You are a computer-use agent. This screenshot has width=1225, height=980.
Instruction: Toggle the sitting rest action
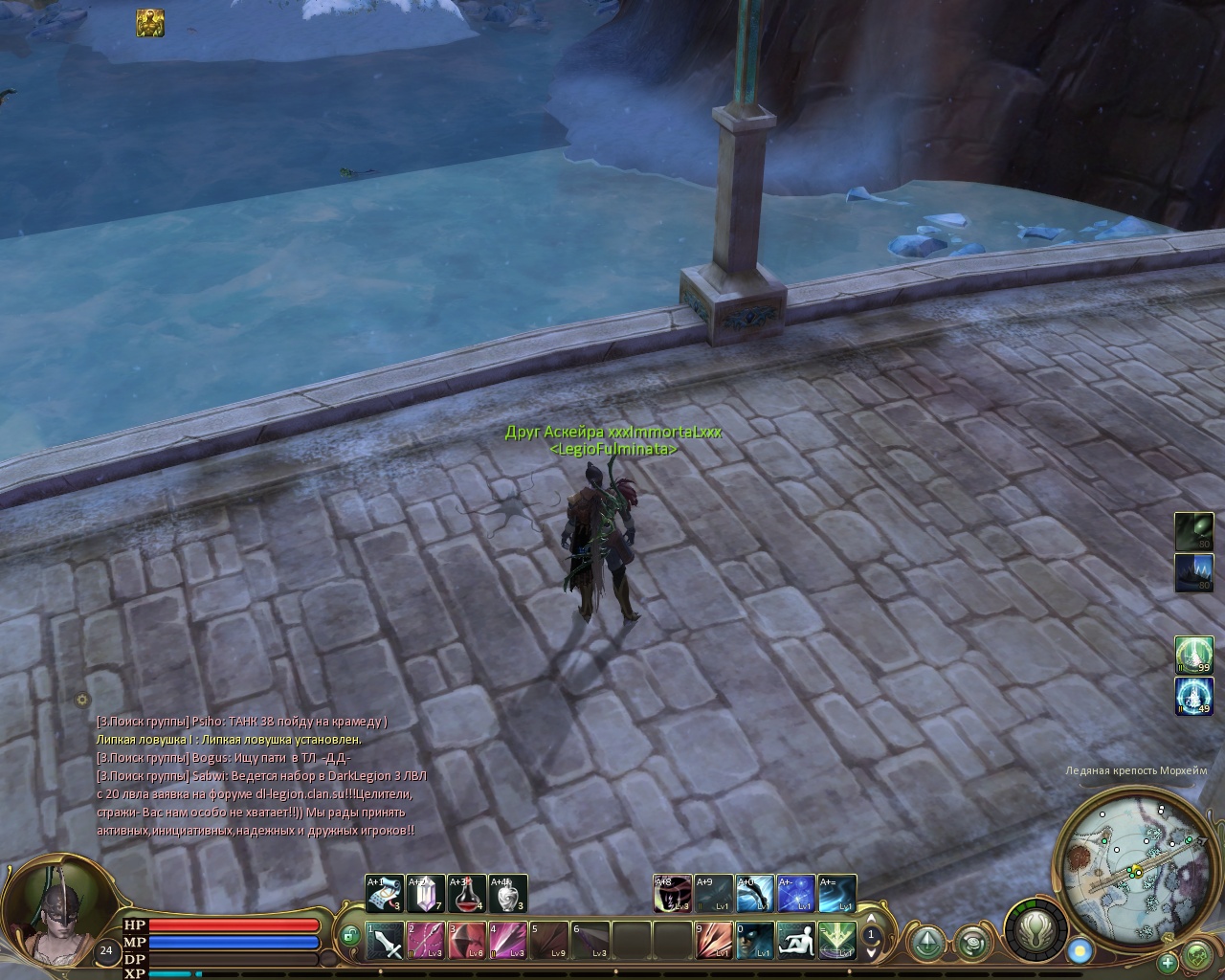click(x=795, y=941)
